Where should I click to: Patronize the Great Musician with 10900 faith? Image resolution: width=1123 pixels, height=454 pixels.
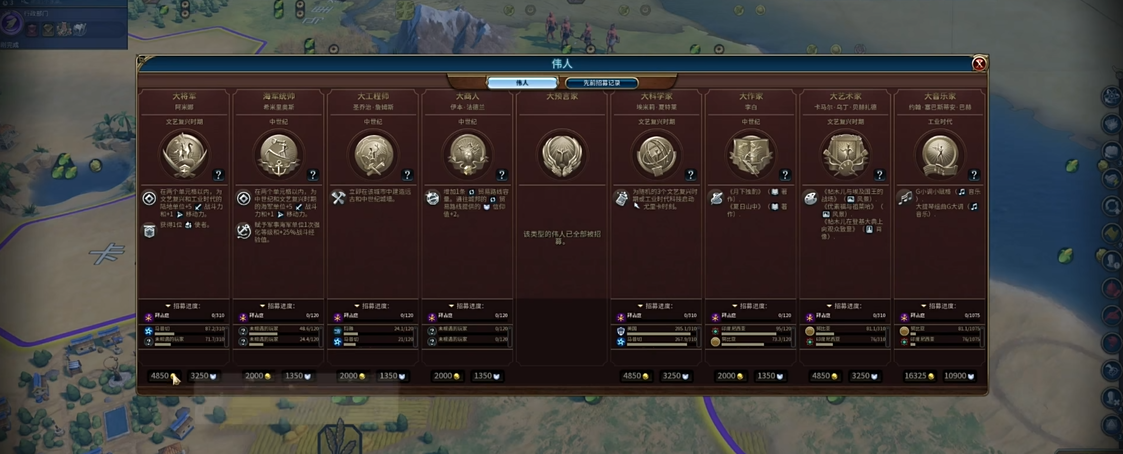tap(960, 377)
